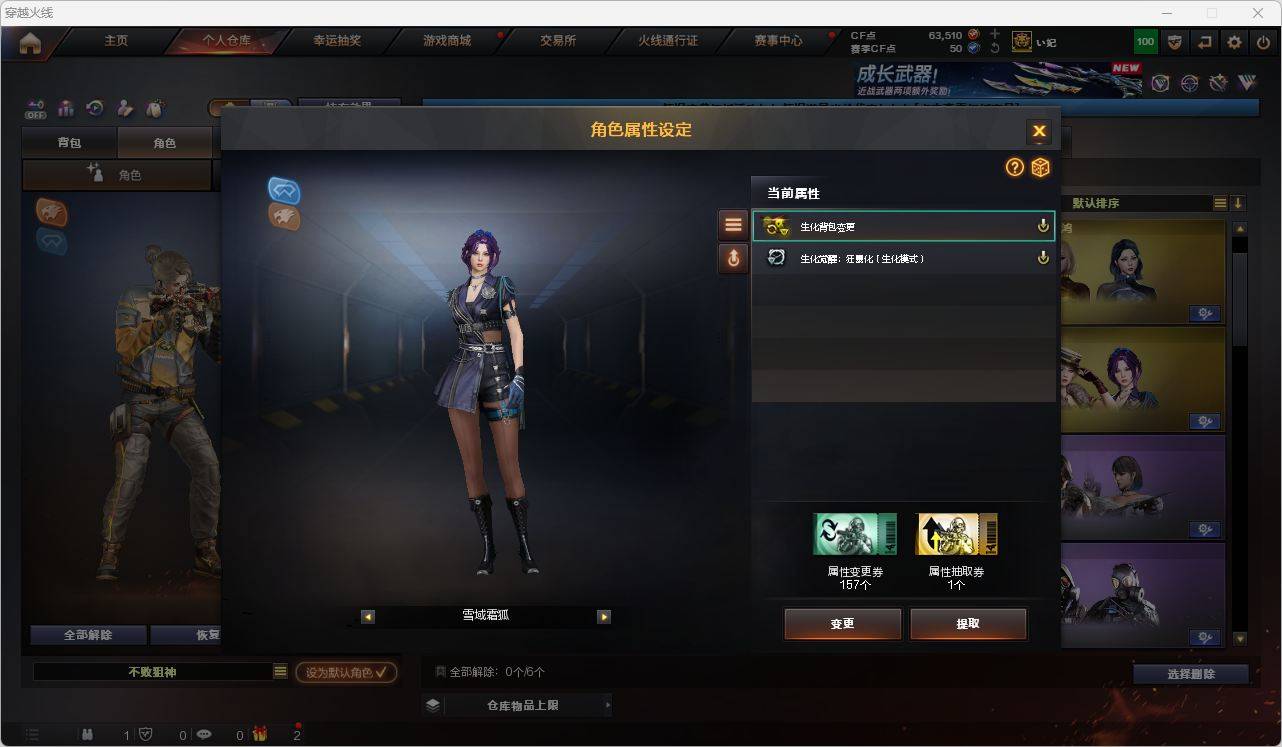Click the settings gear in the top-right bar
The height and width of the screenshot is (747, 1282).
click(1233, 42)
